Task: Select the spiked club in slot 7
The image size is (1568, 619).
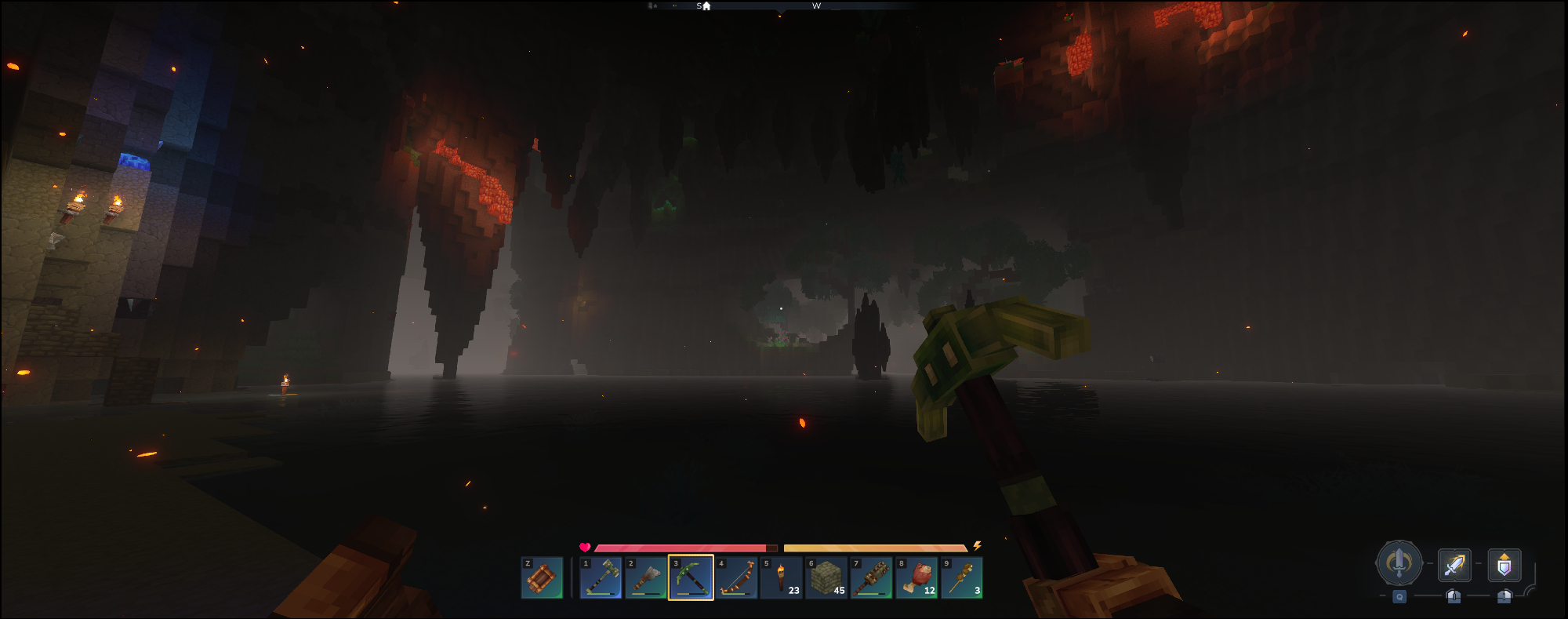Action: [872, 578]
